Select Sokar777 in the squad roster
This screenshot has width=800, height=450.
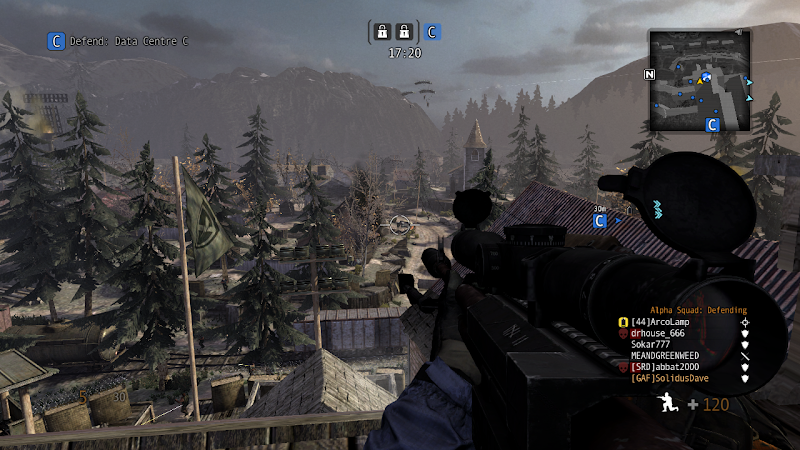[653, 344]
